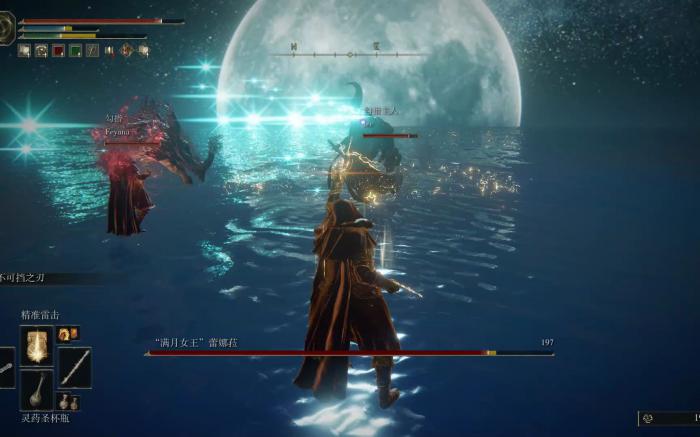Select the Flask of Wondrous Physick slot

coord(37,388)
